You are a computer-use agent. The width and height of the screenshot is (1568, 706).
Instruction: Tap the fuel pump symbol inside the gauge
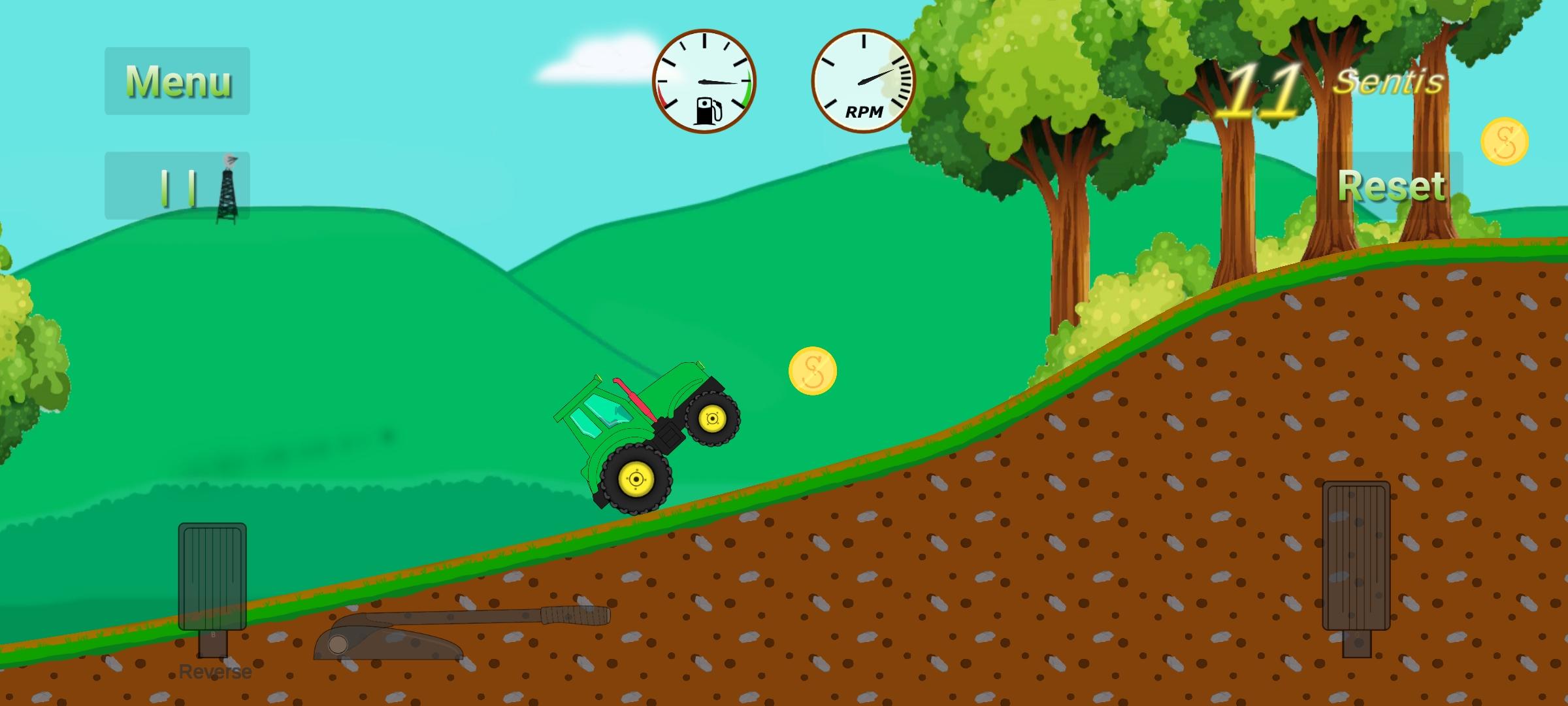(x=708, y=110)
